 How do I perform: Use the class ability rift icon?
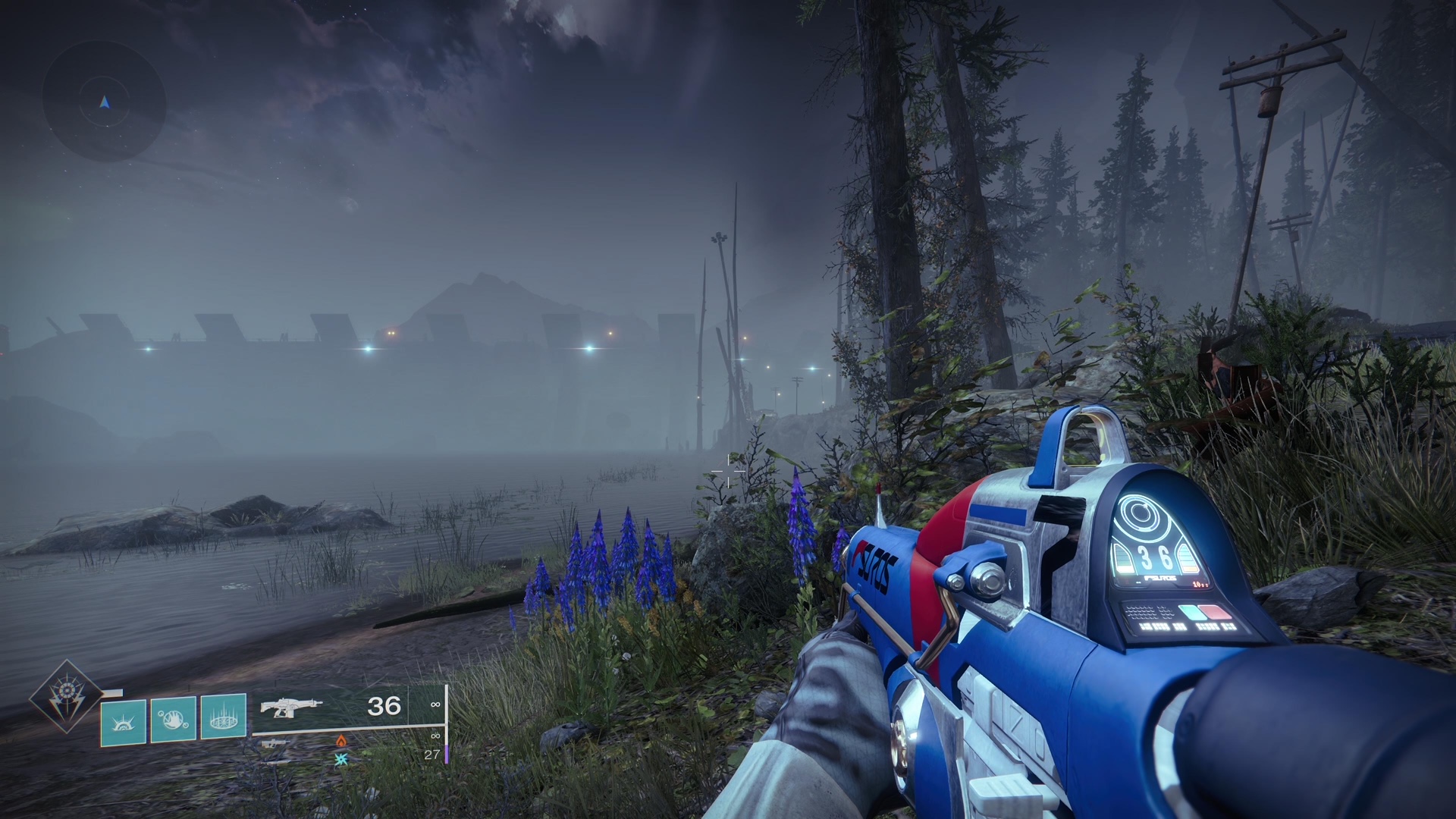click(223, 717)
